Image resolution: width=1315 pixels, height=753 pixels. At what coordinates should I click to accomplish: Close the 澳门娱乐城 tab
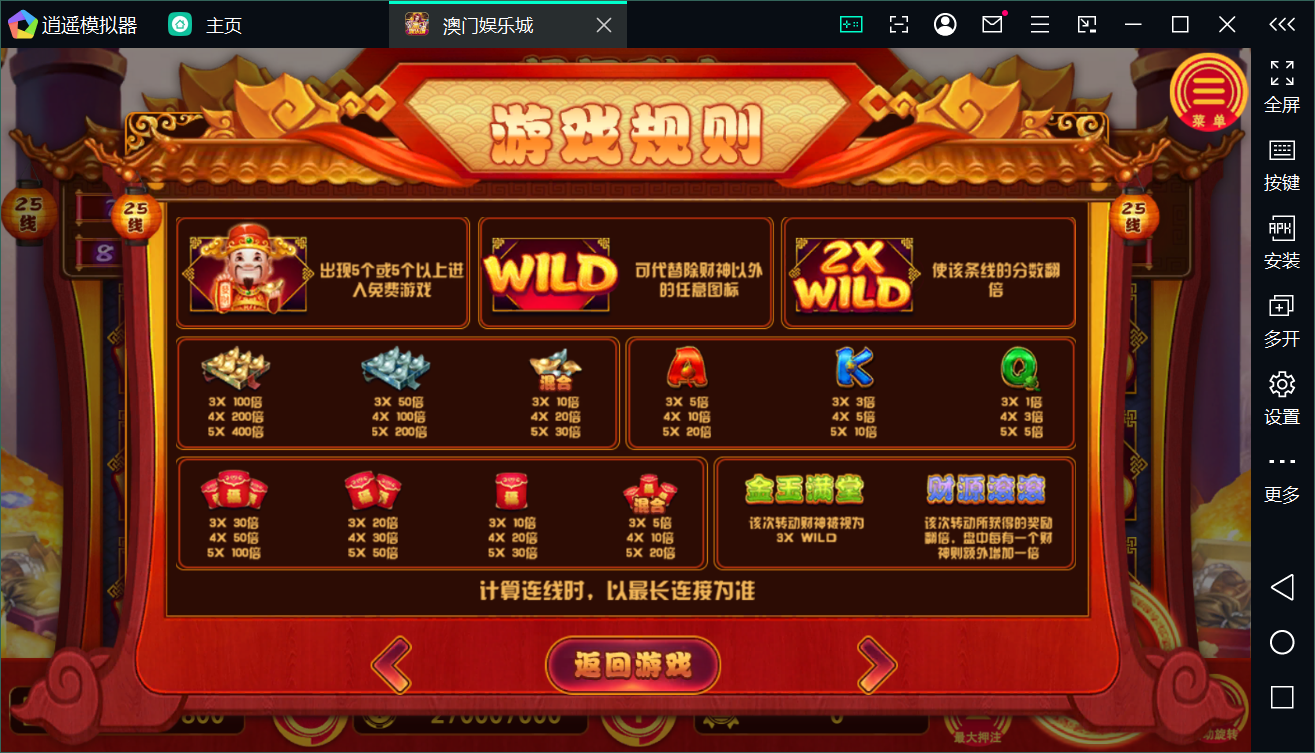[602, 24]
